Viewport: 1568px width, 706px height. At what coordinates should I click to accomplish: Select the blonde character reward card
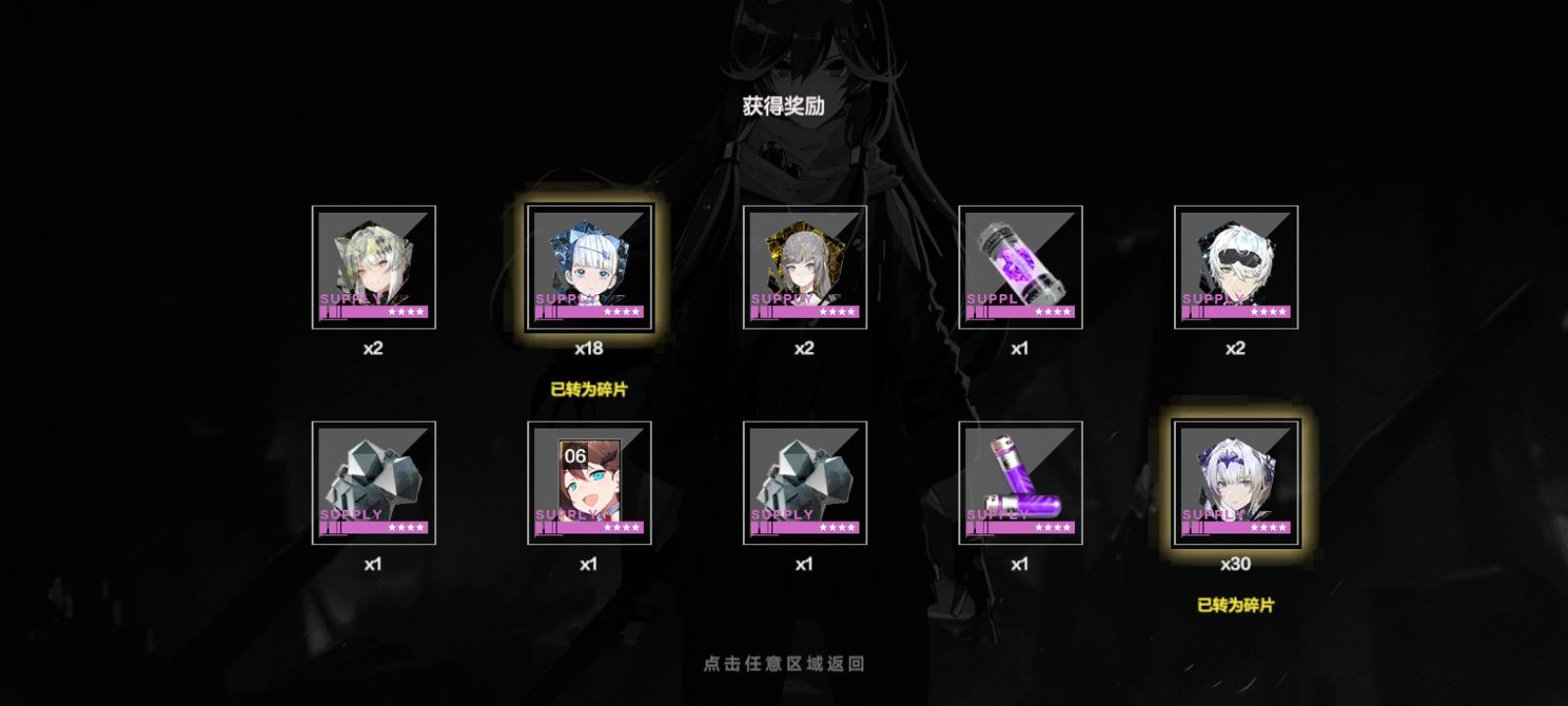coord(373,265)
